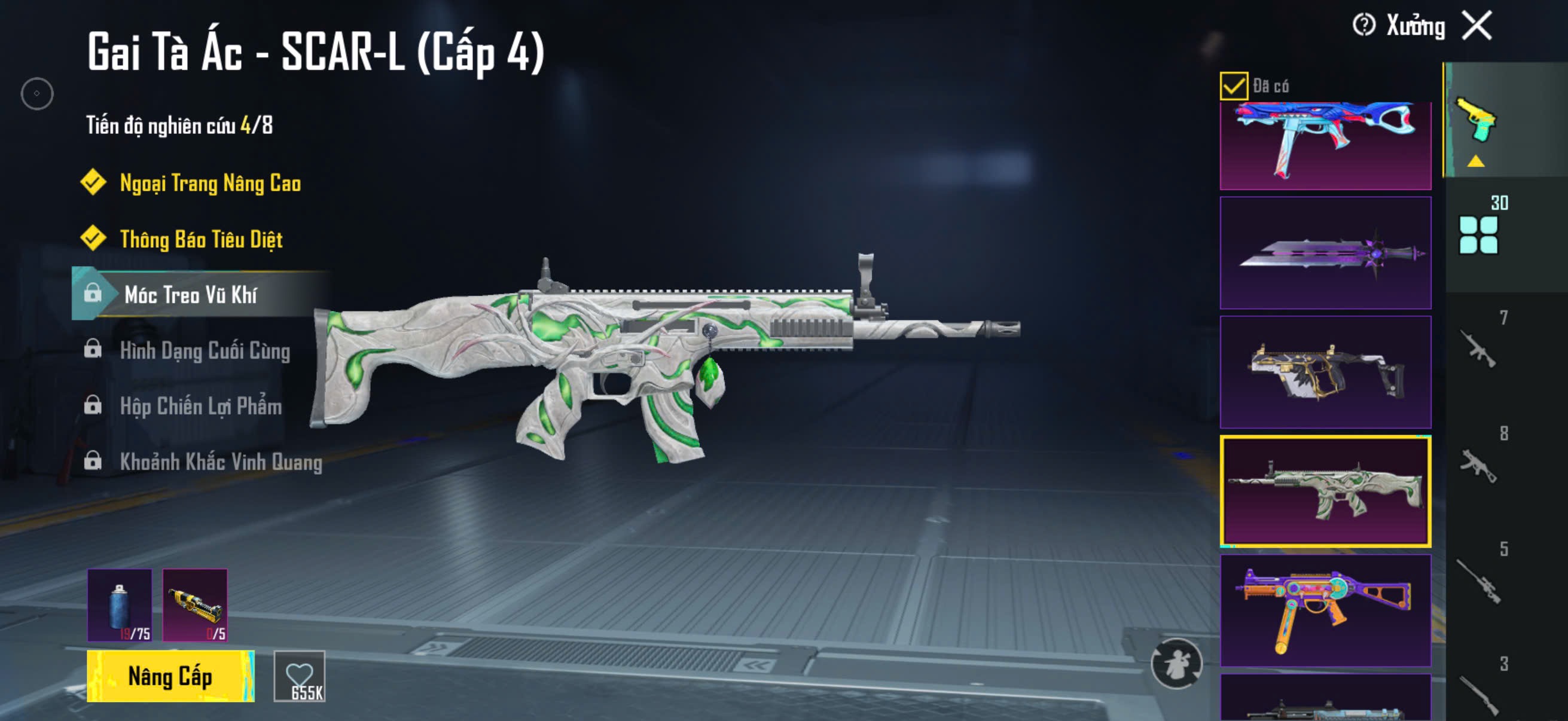Click the heart like button showing 655K
This screenshot has height=721, width=1568.
point(300,676)
